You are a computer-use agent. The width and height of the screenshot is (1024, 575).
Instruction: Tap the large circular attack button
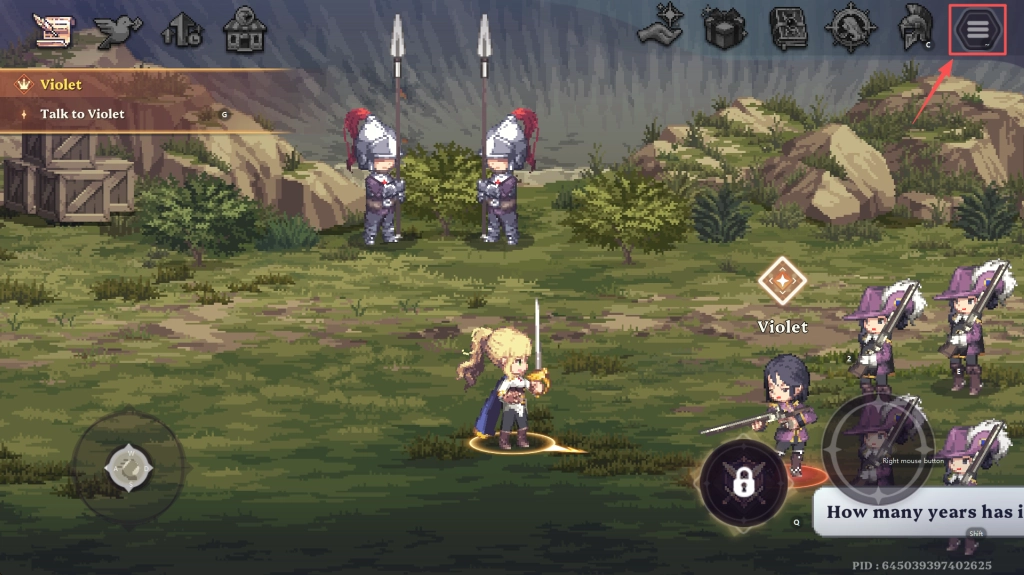click(x=877, y=449)
